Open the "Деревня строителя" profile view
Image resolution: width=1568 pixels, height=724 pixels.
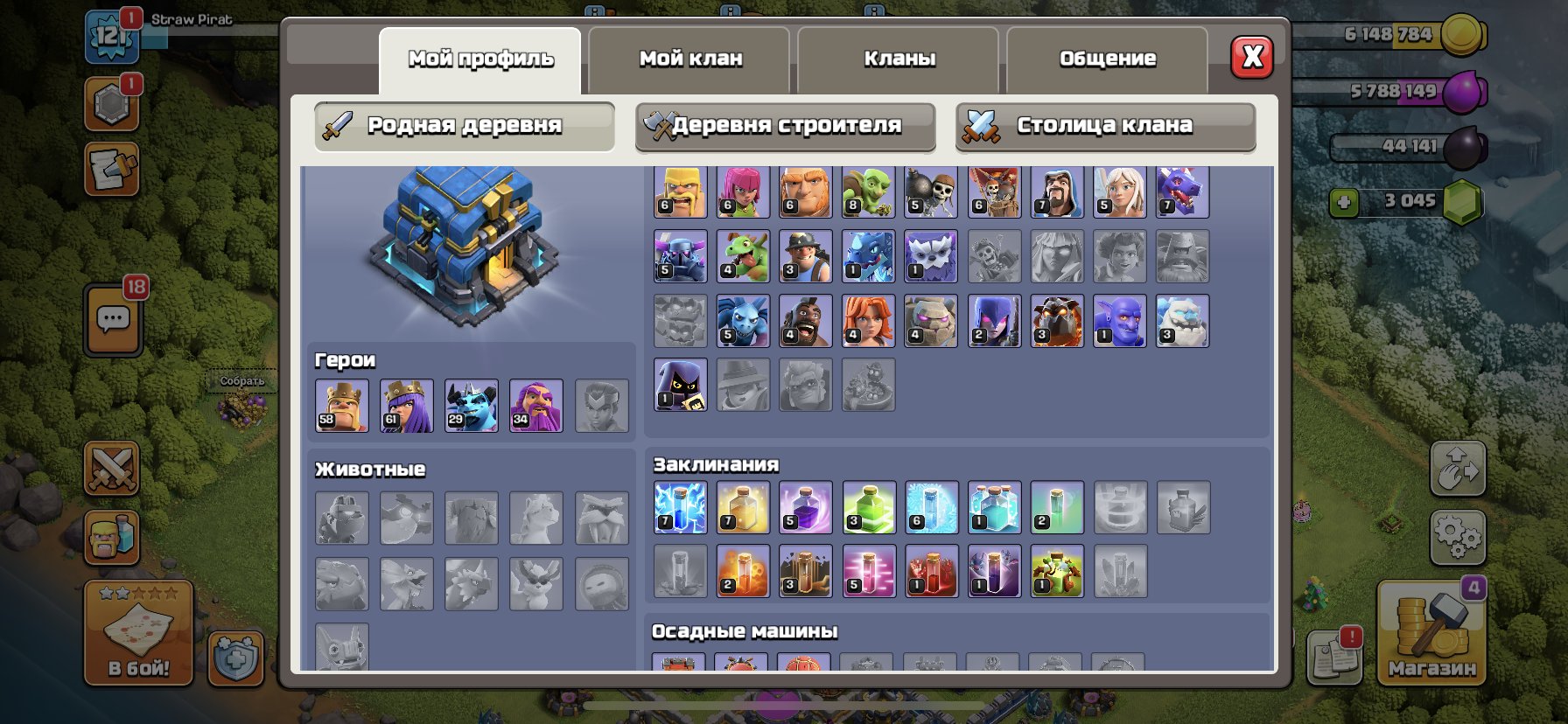(x=783, y=125)
